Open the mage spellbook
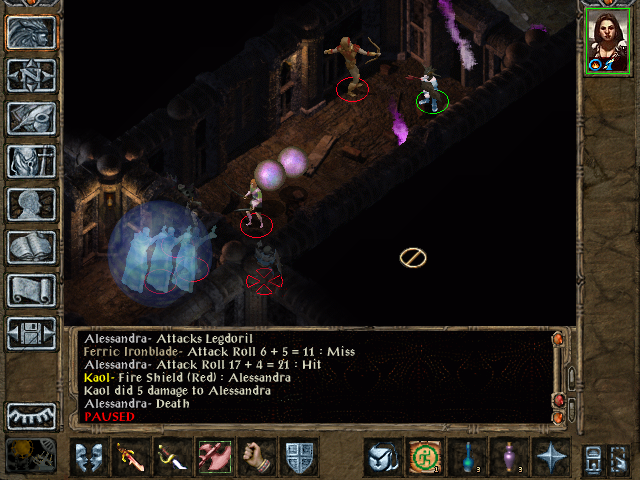 coord(31,247)
